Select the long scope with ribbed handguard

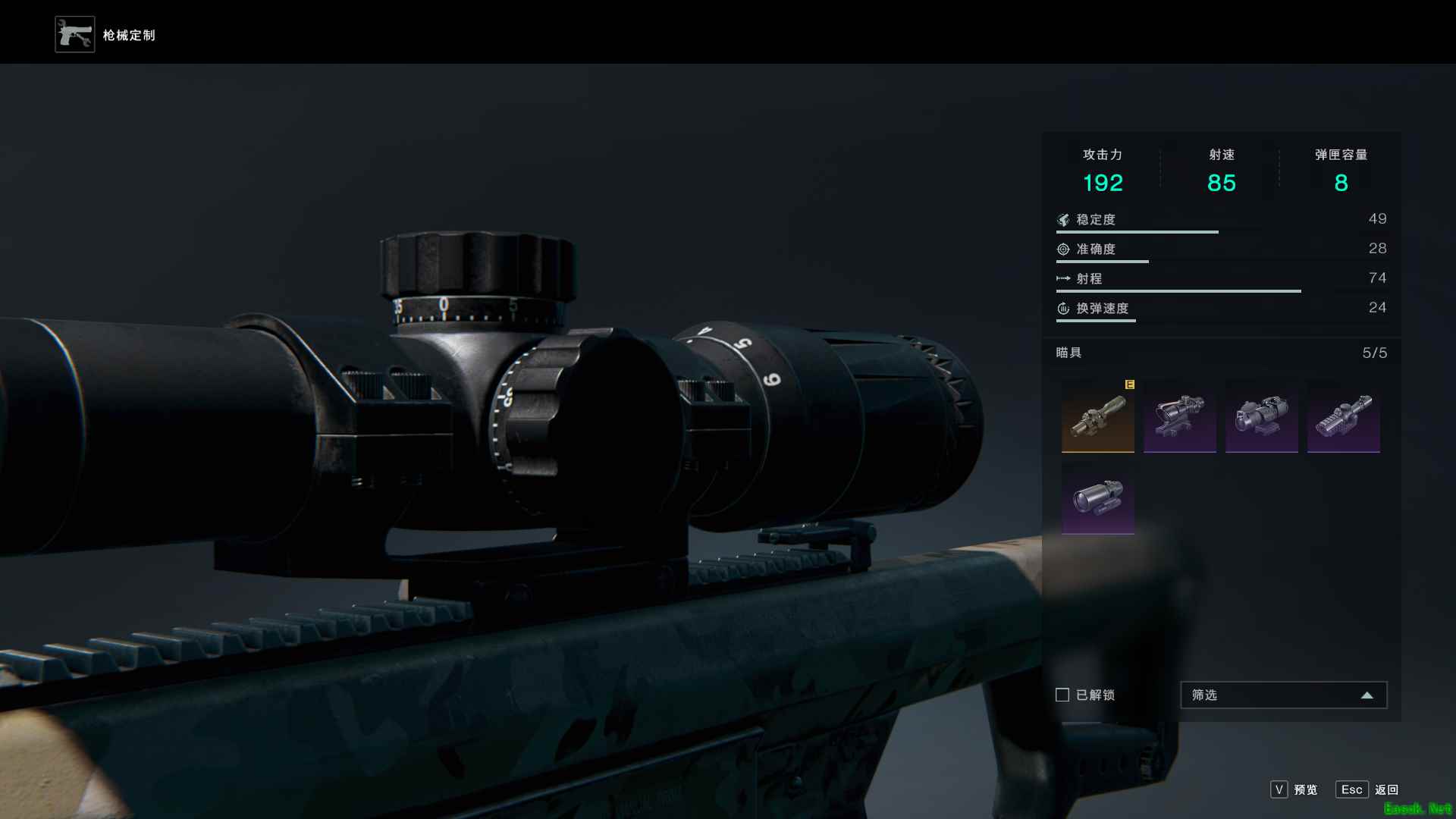coord(1343,416)
